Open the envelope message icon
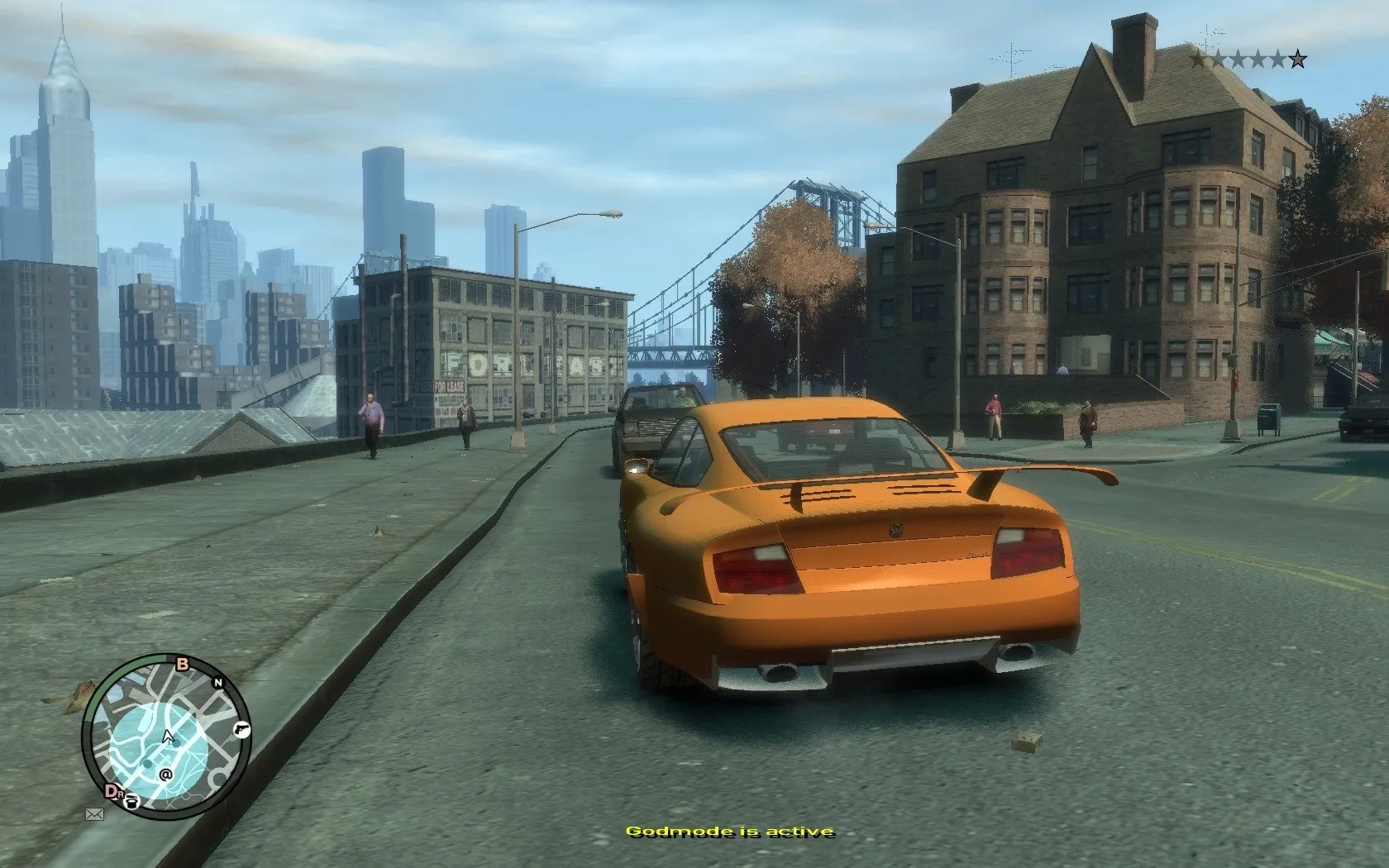The height and width of the screenshot is (868, 1389). [x=93, y=814]
